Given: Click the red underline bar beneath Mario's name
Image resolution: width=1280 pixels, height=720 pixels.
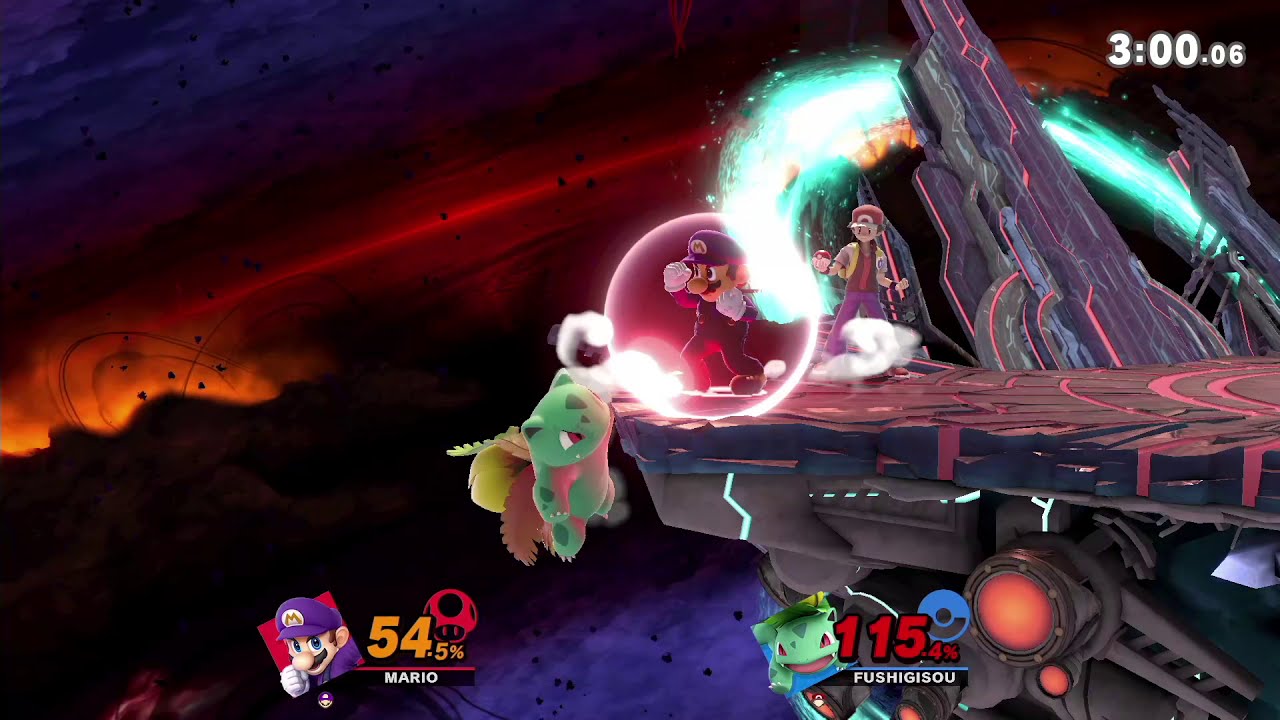Looking at the screenshot, I should coord(417,667).
